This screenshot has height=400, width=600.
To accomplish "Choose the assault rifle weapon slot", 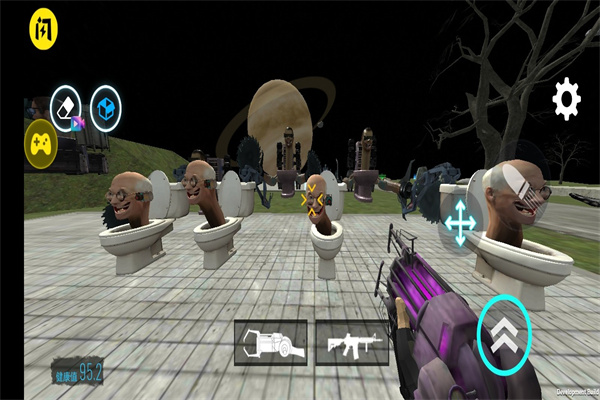I will (x=352, y=342).
